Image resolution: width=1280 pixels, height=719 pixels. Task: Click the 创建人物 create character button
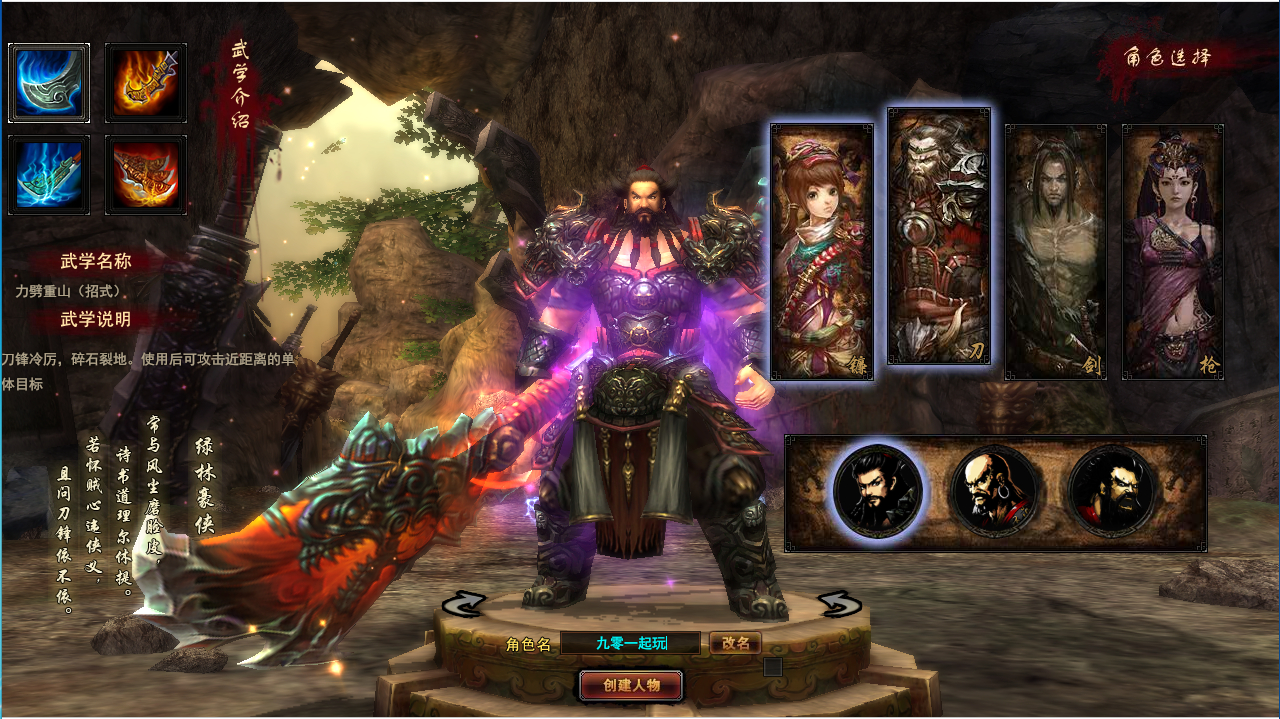tap(631, 685)
